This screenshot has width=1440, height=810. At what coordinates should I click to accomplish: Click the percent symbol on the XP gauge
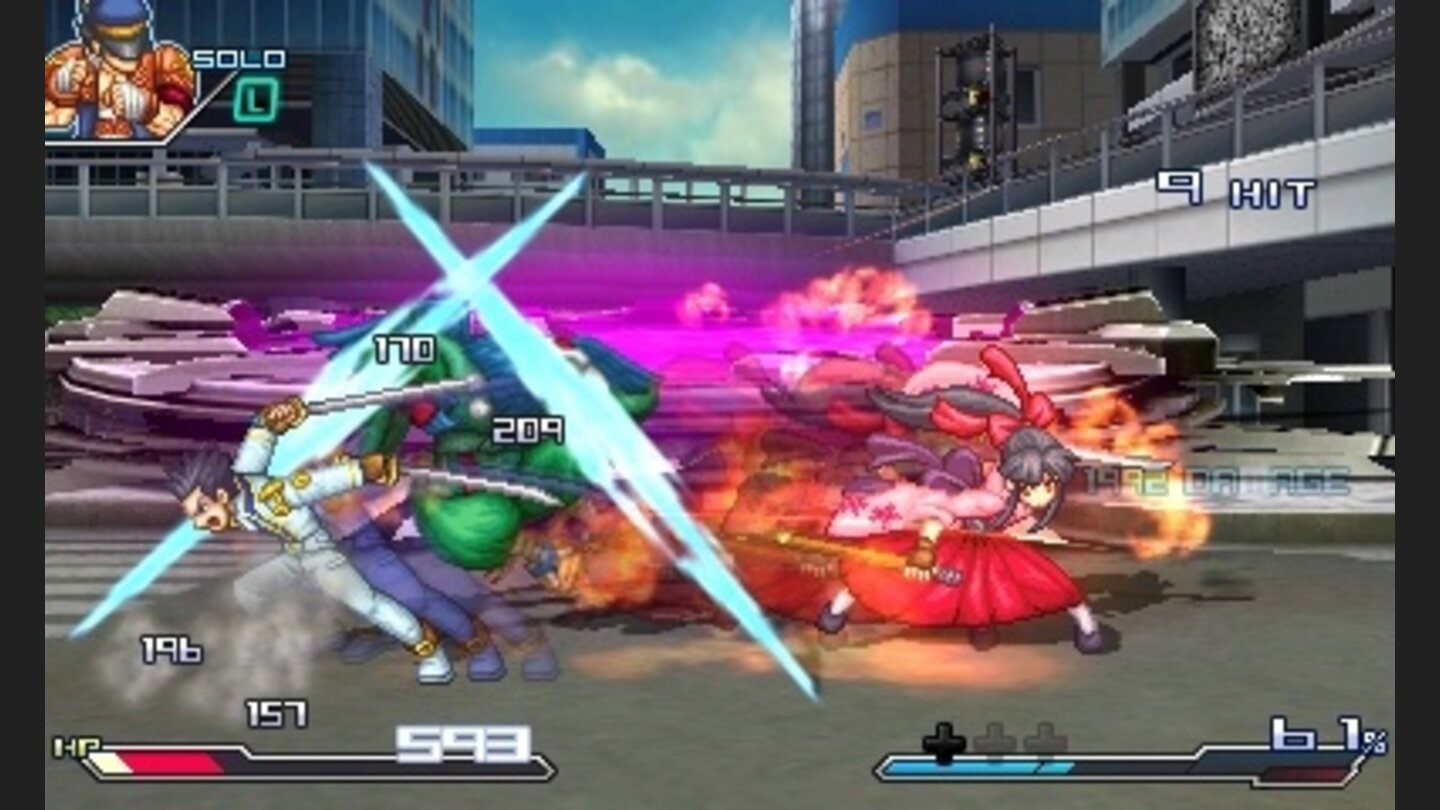coord(1377,742)
